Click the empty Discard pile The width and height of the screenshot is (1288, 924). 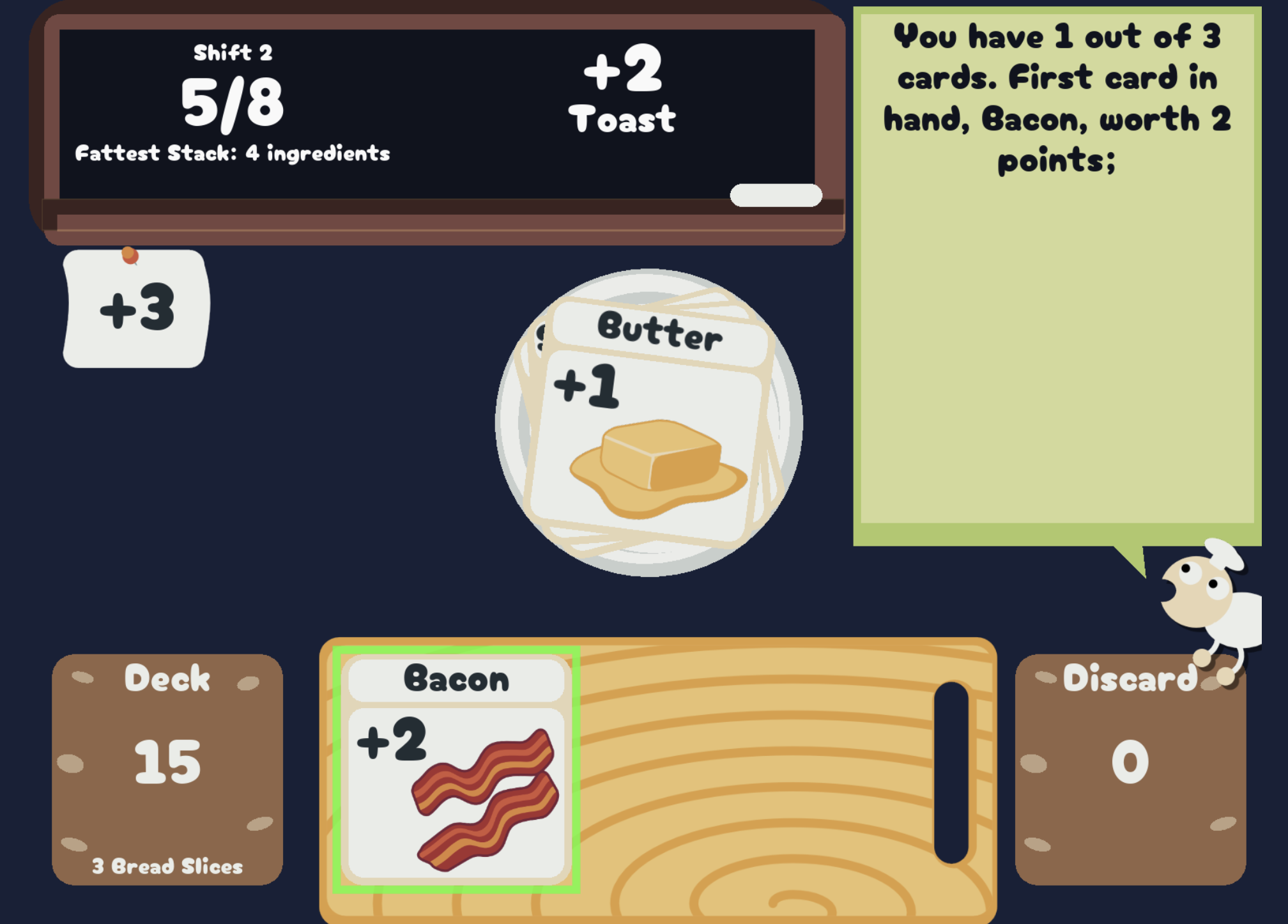(1131, 760)
